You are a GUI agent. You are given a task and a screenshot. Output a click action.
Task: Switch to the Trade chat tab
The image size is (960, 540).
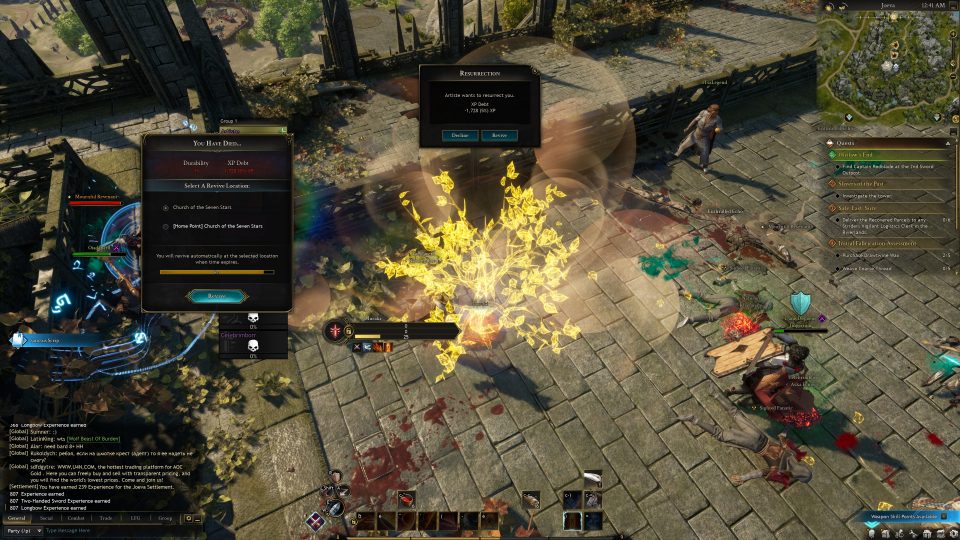coord(106,518)
